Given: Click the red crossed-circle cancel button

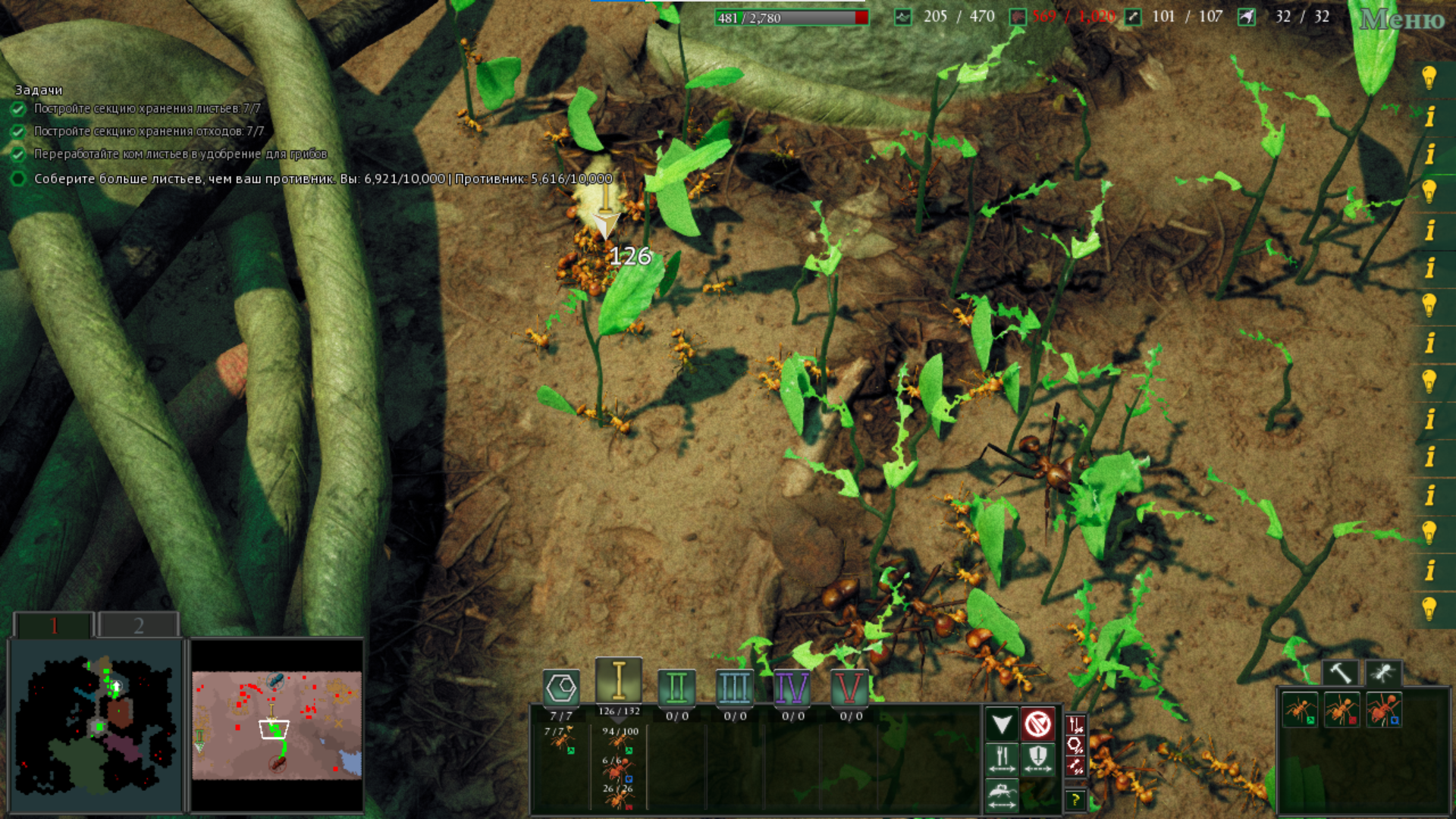Looking at the screenshot, I should click(1037, 724).
